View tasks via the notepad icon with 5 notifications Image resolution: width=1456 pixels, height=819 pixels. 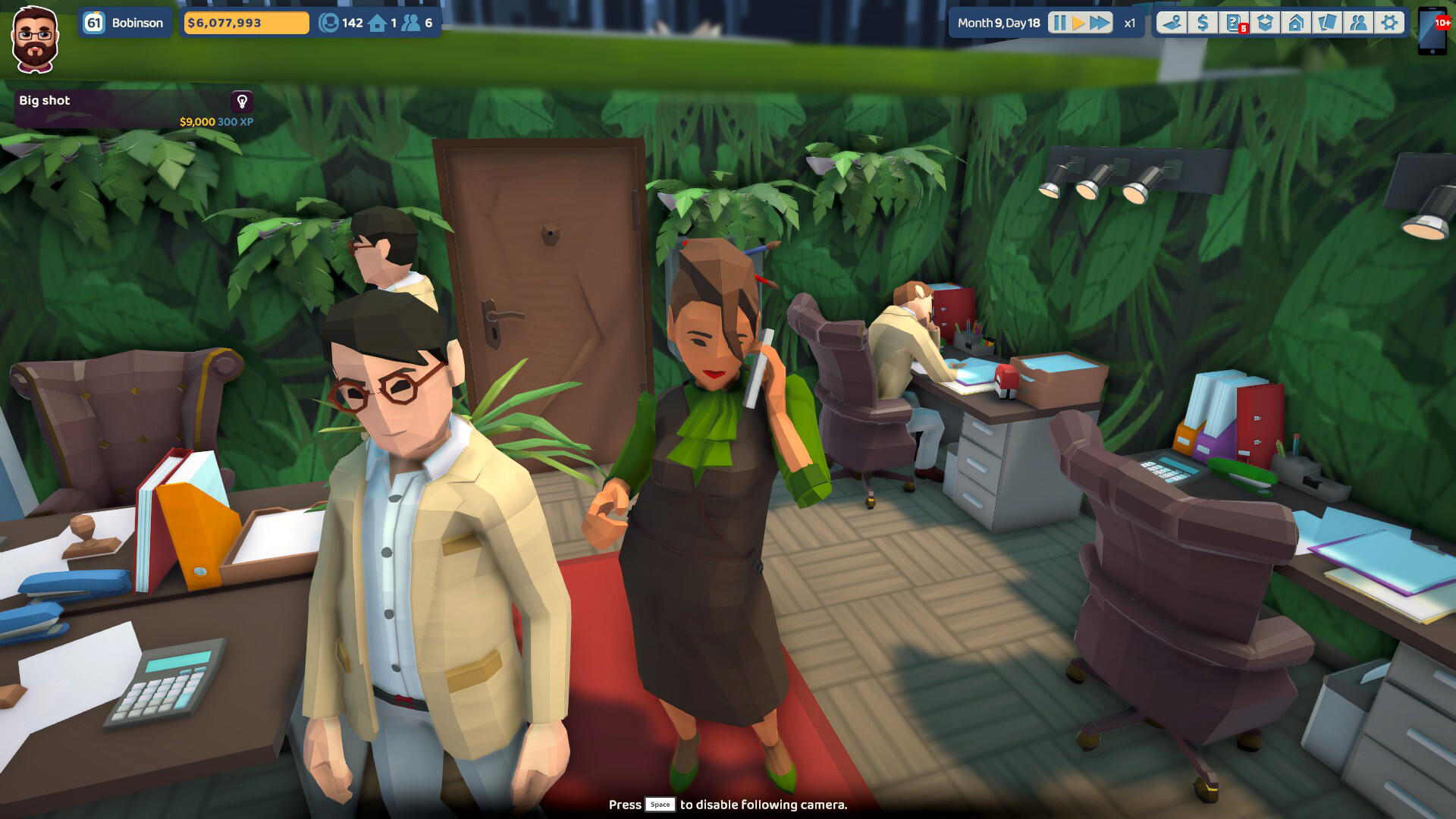pyautogui.click(x=1234, y=23)
